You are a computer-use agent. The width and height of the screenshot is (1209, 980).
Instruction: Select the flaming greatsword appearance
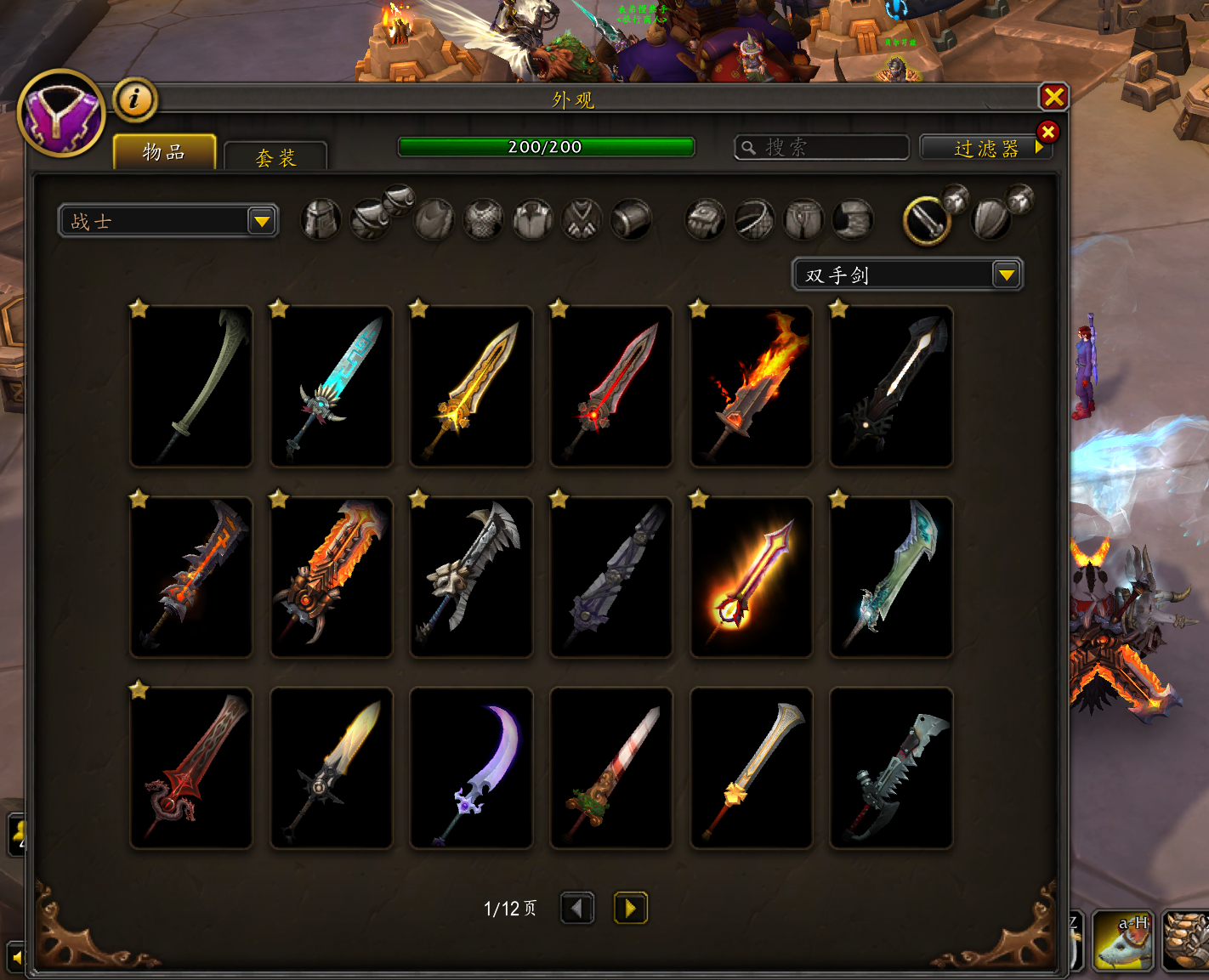tap(752, 386)
